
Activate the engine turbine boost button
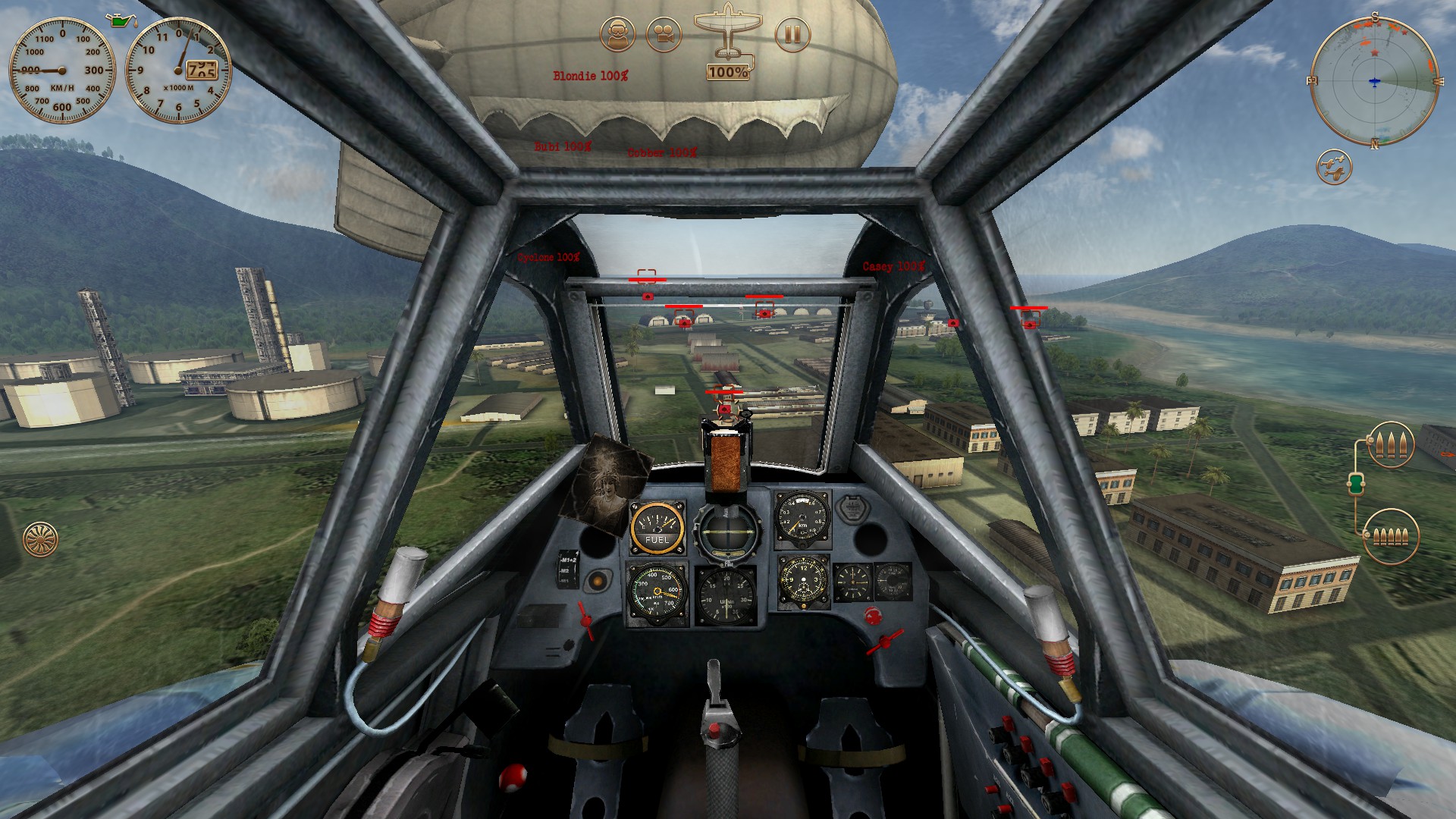40,539
